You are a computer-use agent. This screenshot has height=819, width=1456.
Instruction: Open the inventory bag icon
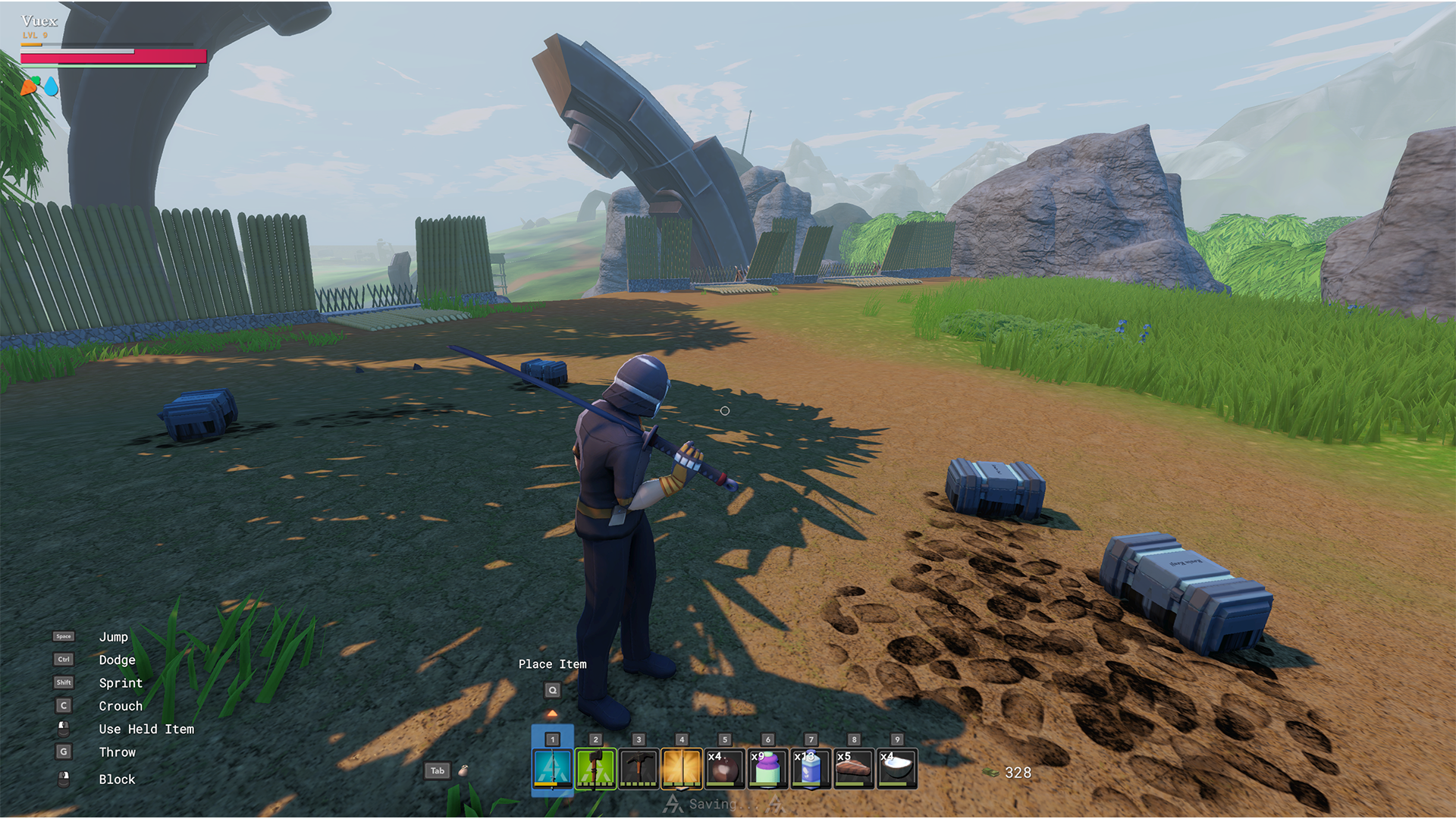pyautogui.click(x=463, y=770)
